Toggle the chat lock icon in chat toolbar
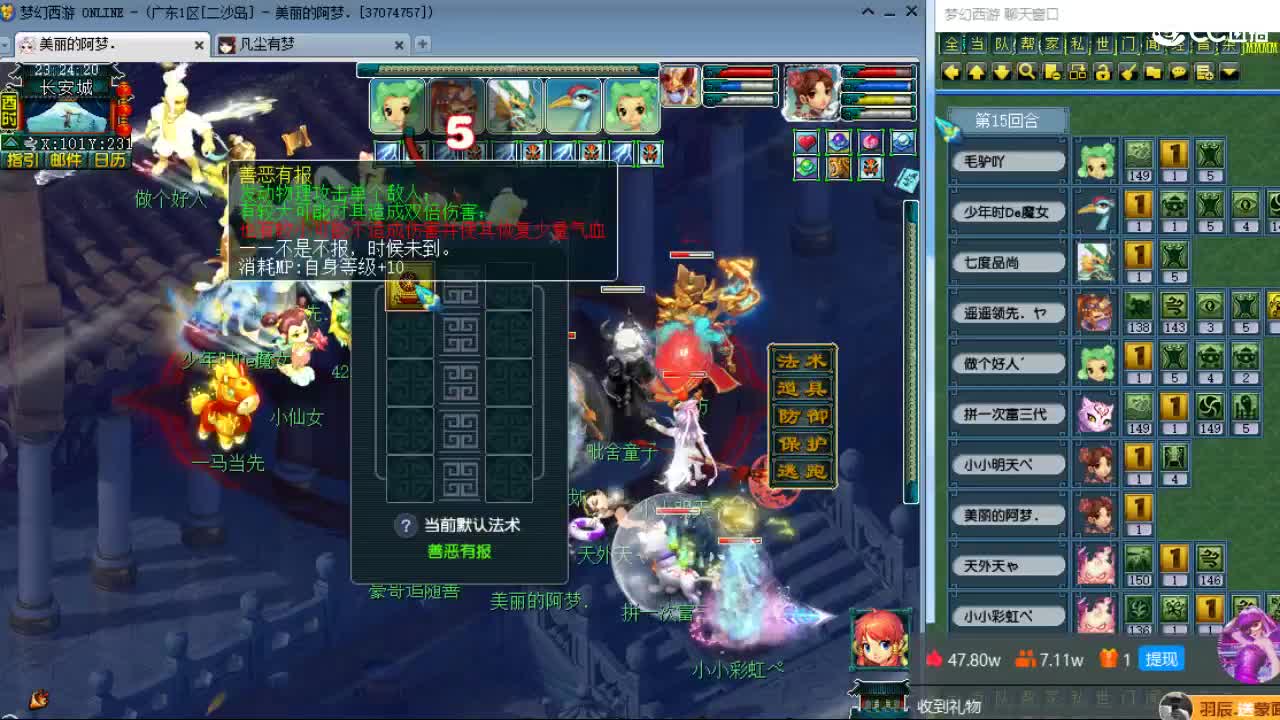This screenshot has height=720, width=1280. (1103, 73)
